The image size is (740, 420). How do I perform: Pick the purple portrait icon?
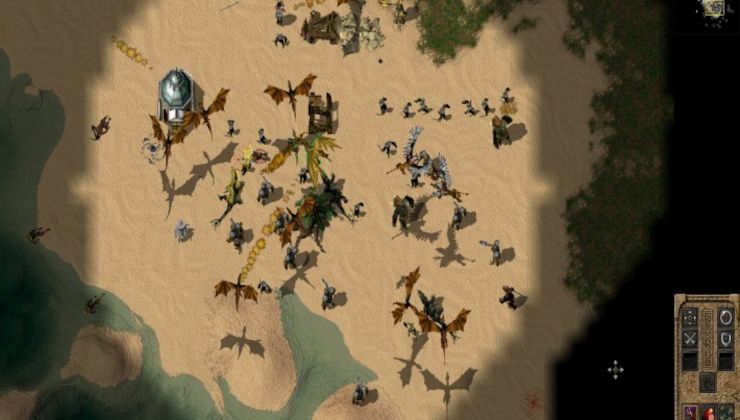tap(690, 412)
